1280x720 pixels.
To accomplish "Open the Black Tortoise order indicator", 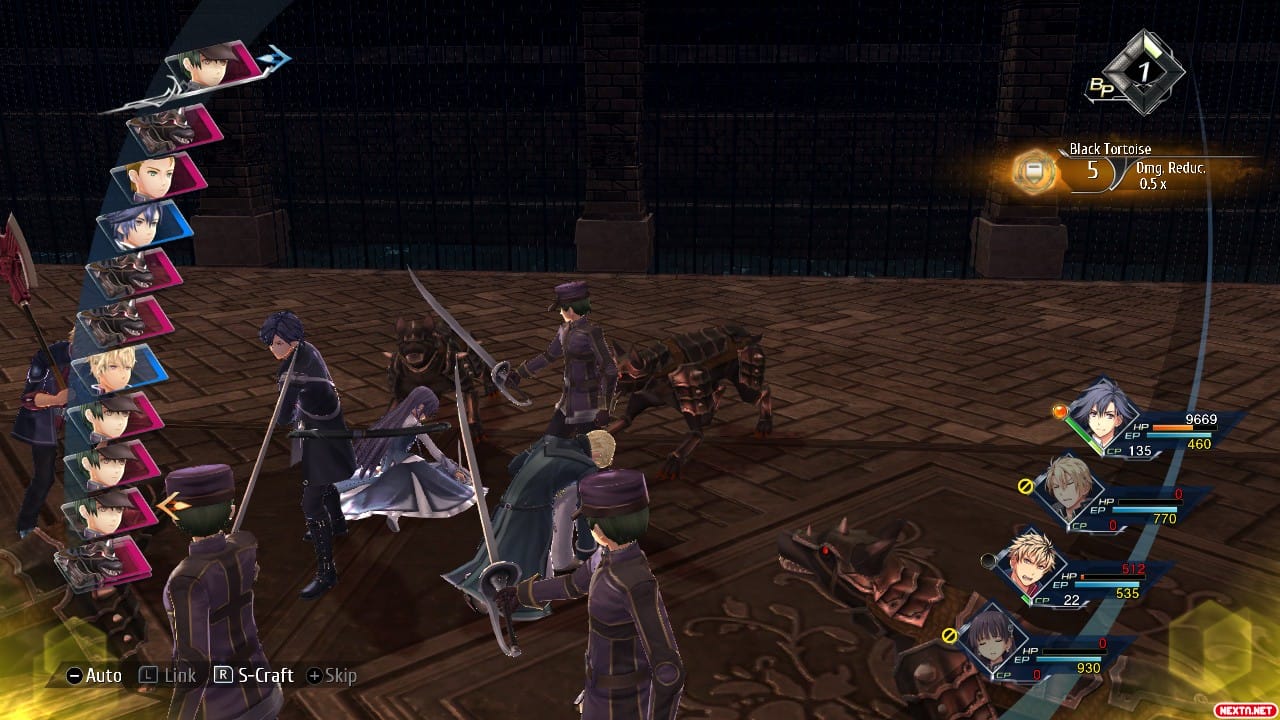I will pyautogui.click(x=1037, y=171).
